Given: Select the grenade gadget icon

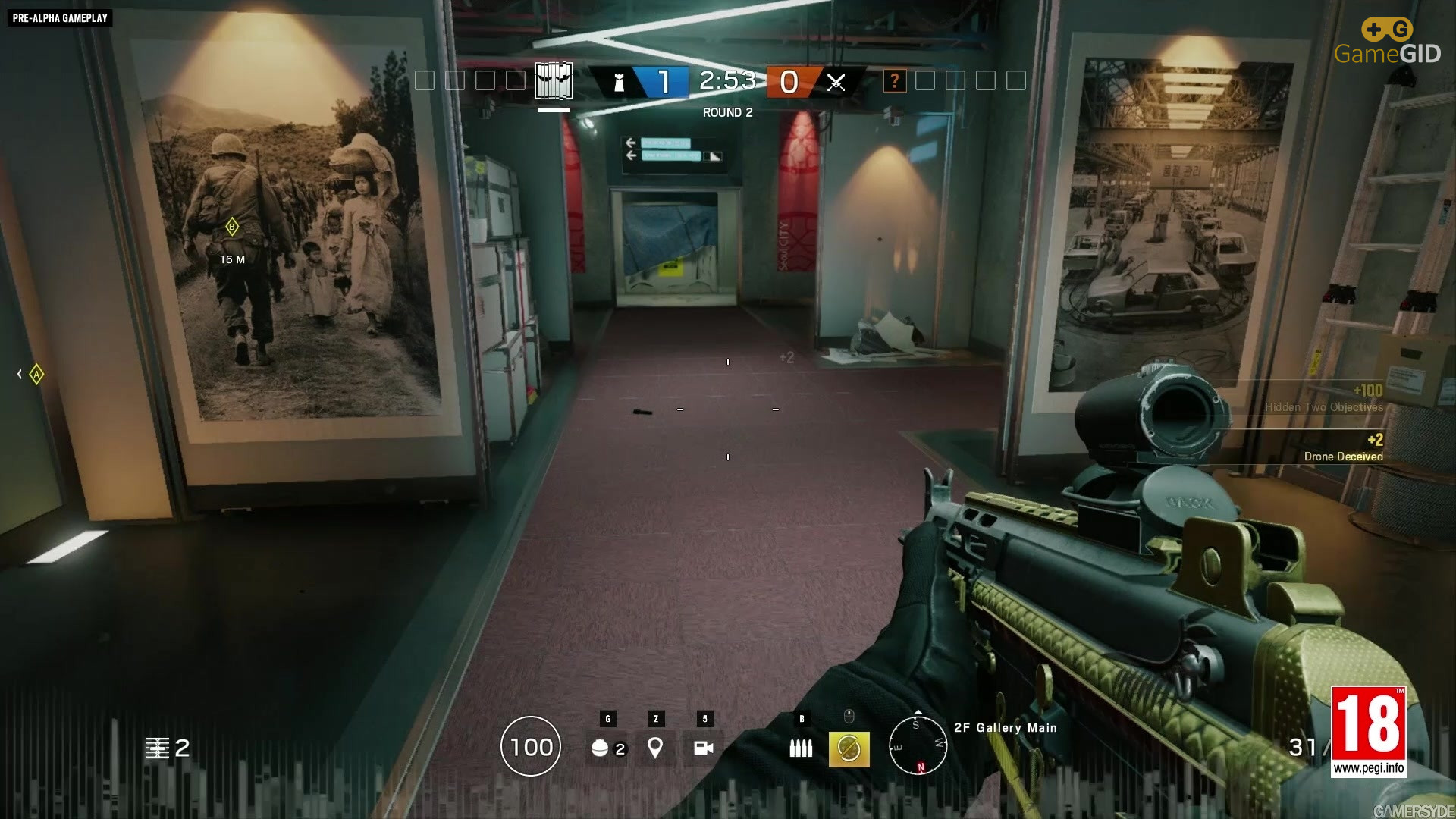Looking at the screenshot, I should (600, 748).
